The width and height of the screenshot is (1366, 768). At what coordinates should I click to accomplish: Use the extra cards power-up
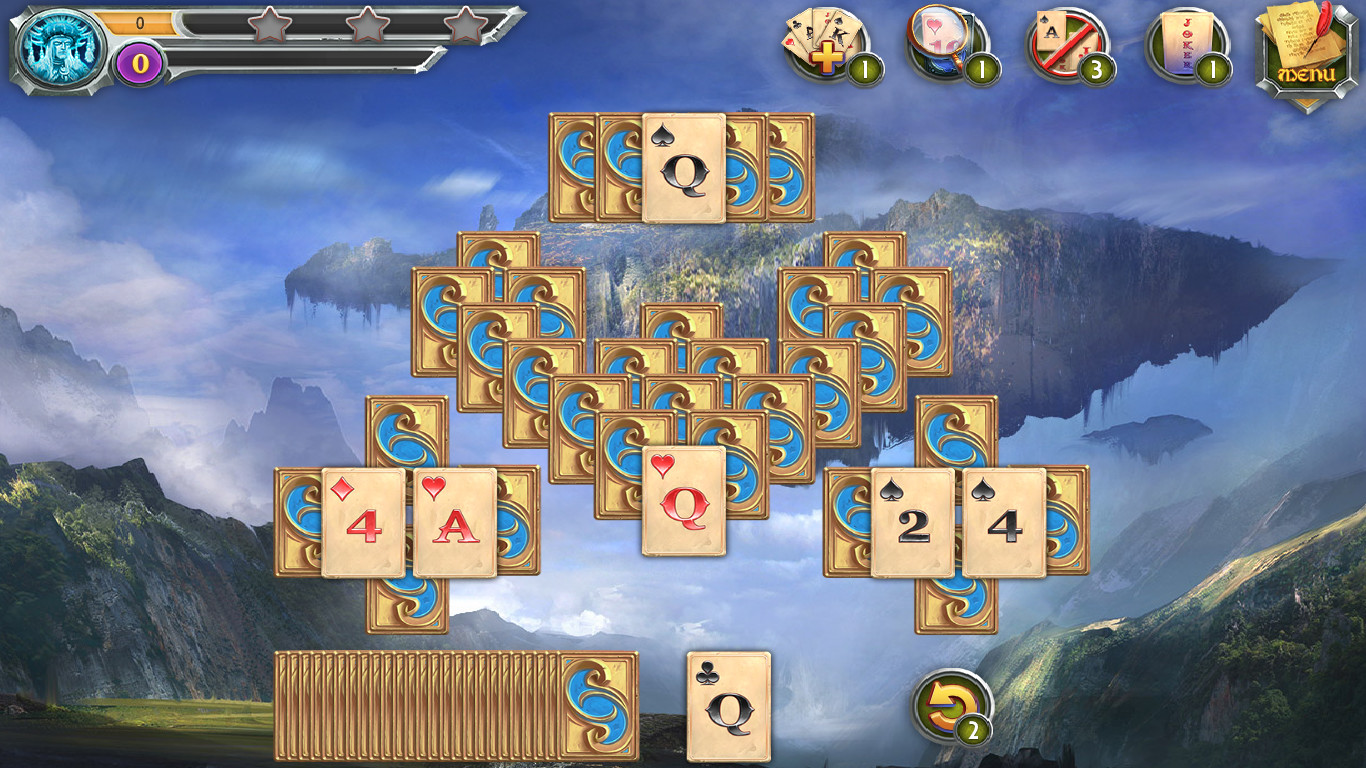[x=822, y=40]
